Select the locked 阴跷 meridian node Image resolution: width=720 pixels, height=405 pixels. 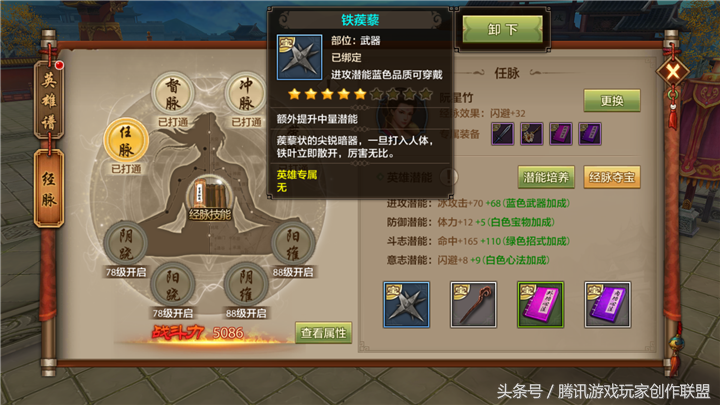click(126, 243)
